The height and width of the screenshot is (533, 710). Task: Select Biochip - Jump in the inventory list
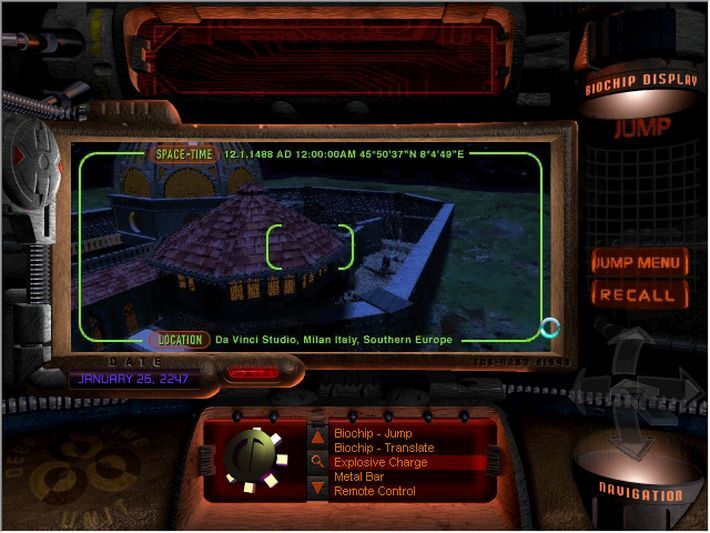click(x=372, y=435)
